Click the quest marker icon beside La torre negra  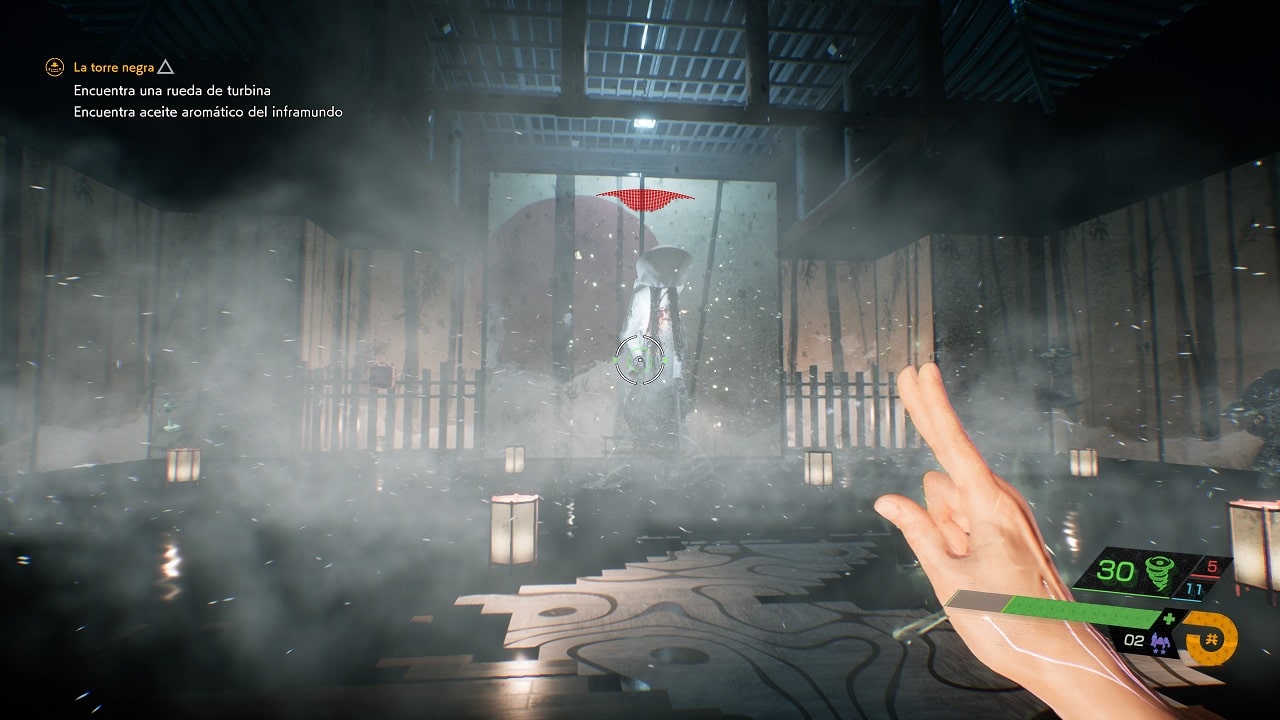point(54,68)
